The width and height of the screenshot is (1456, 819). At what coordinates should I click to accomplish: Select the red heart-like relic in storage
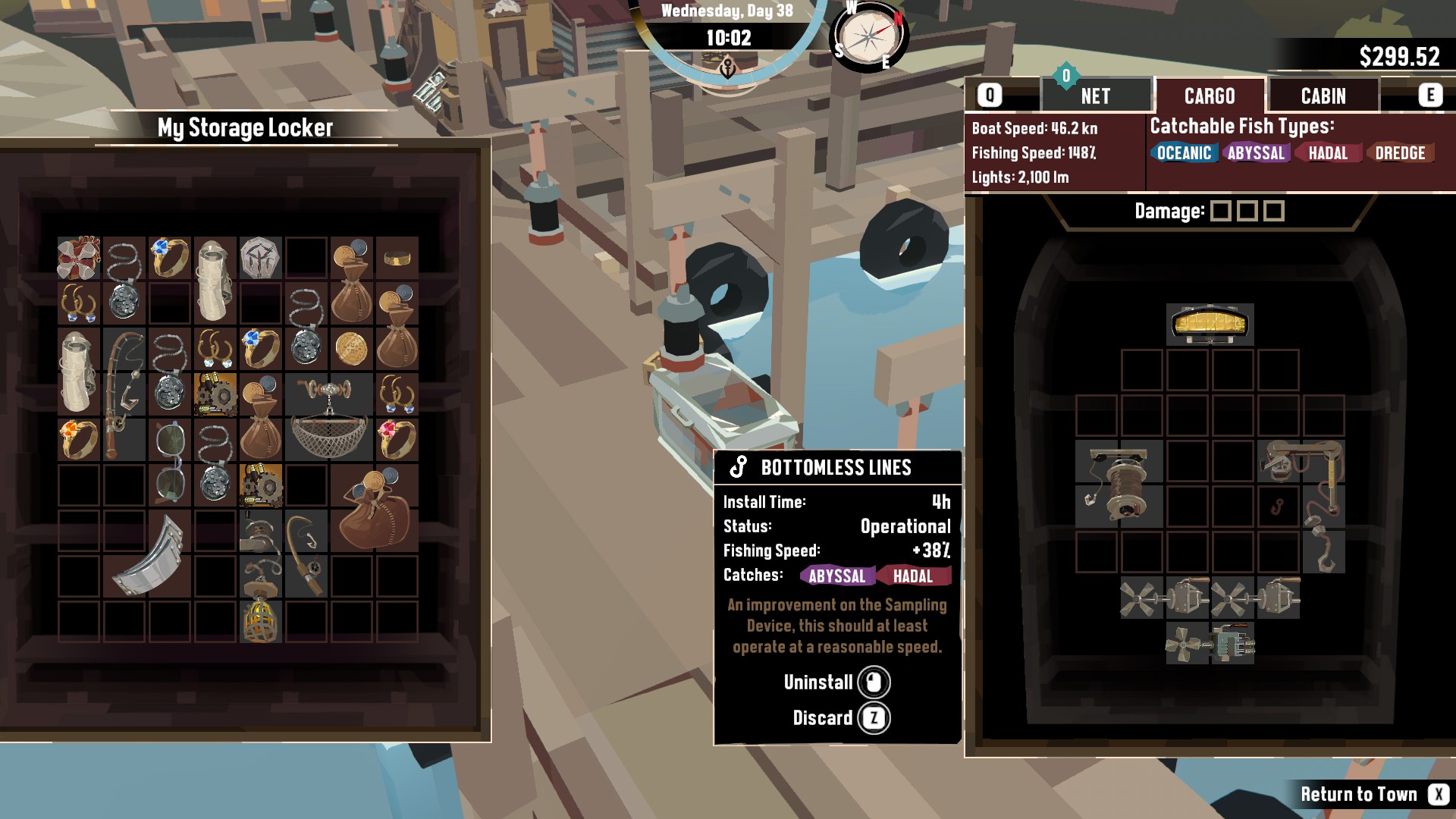(x=78, y=257)
